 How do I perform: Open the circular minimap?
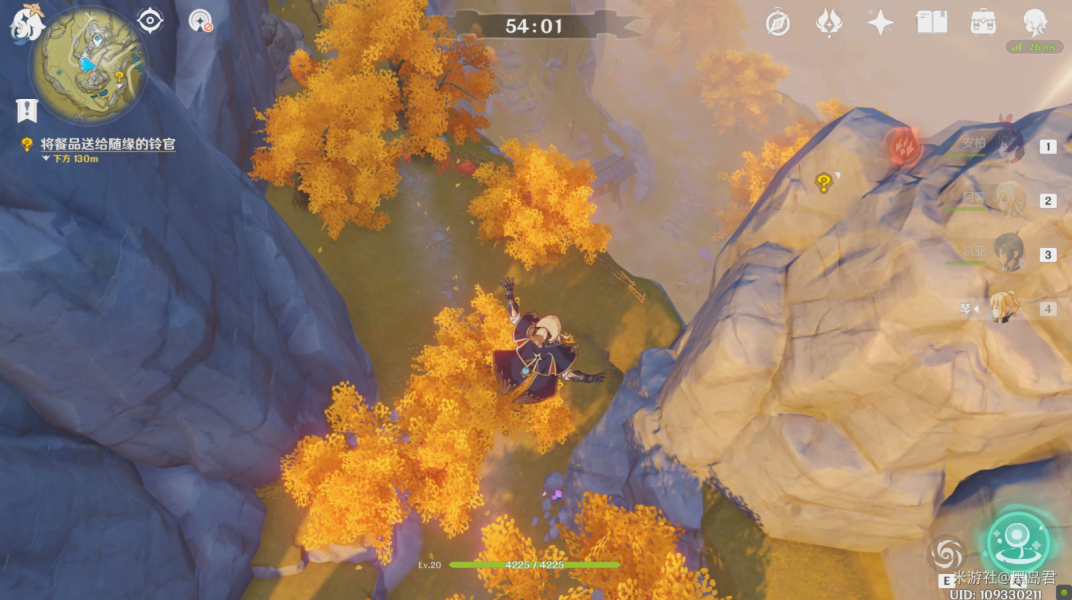[x=89, y=65]
